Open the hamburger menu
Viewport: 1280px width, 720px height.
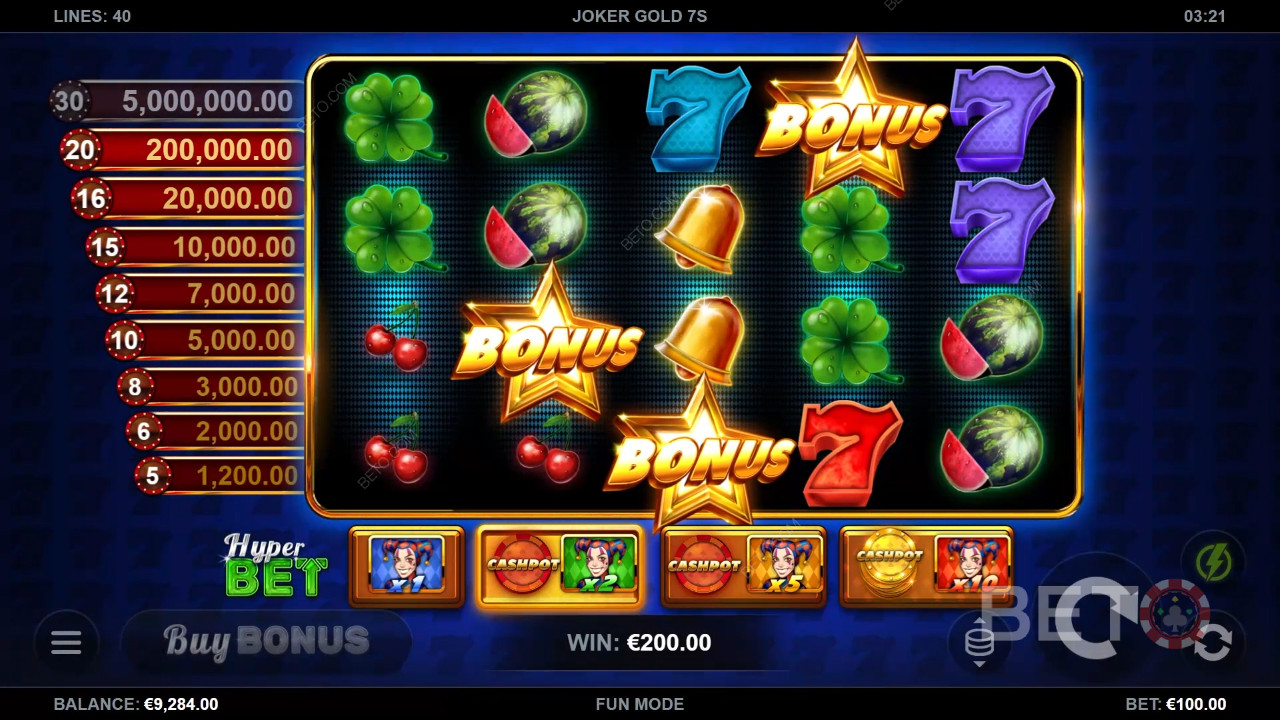click(66, 642)
